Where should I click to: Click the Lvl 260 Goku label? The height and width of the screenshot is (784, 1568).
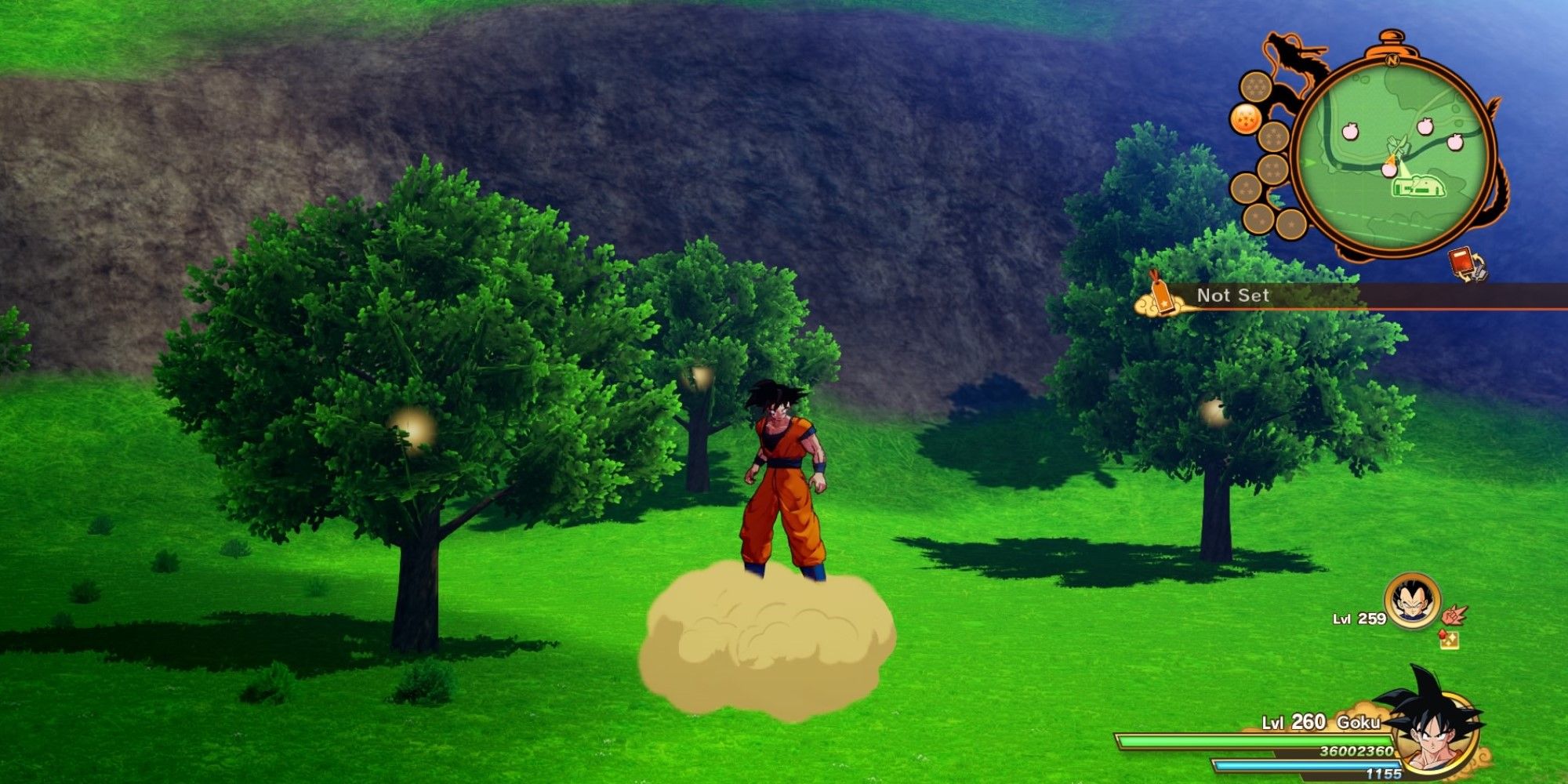tap(1321, 722)
